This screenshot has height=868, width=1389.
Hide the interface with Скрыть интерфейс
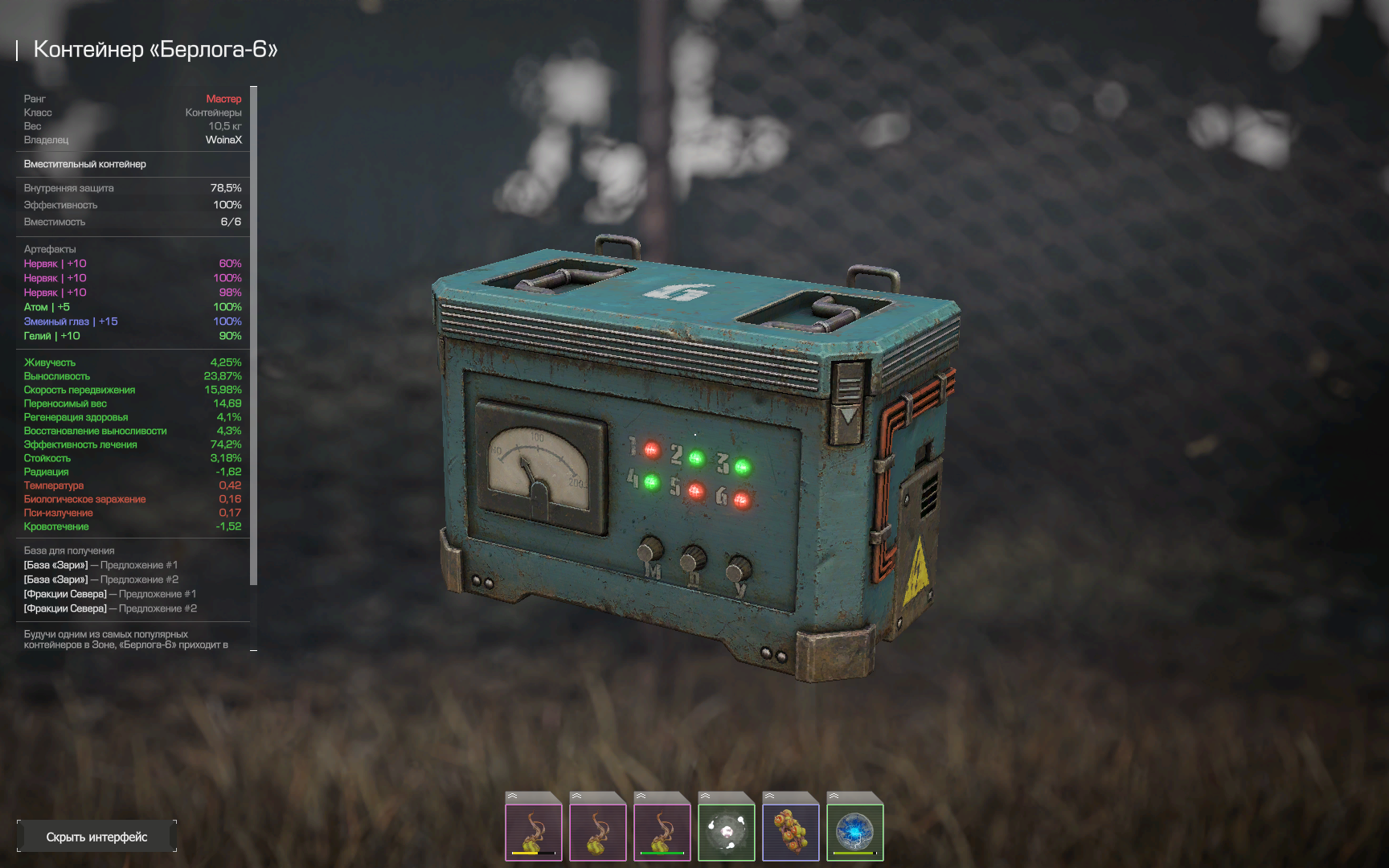pos(96,837)
